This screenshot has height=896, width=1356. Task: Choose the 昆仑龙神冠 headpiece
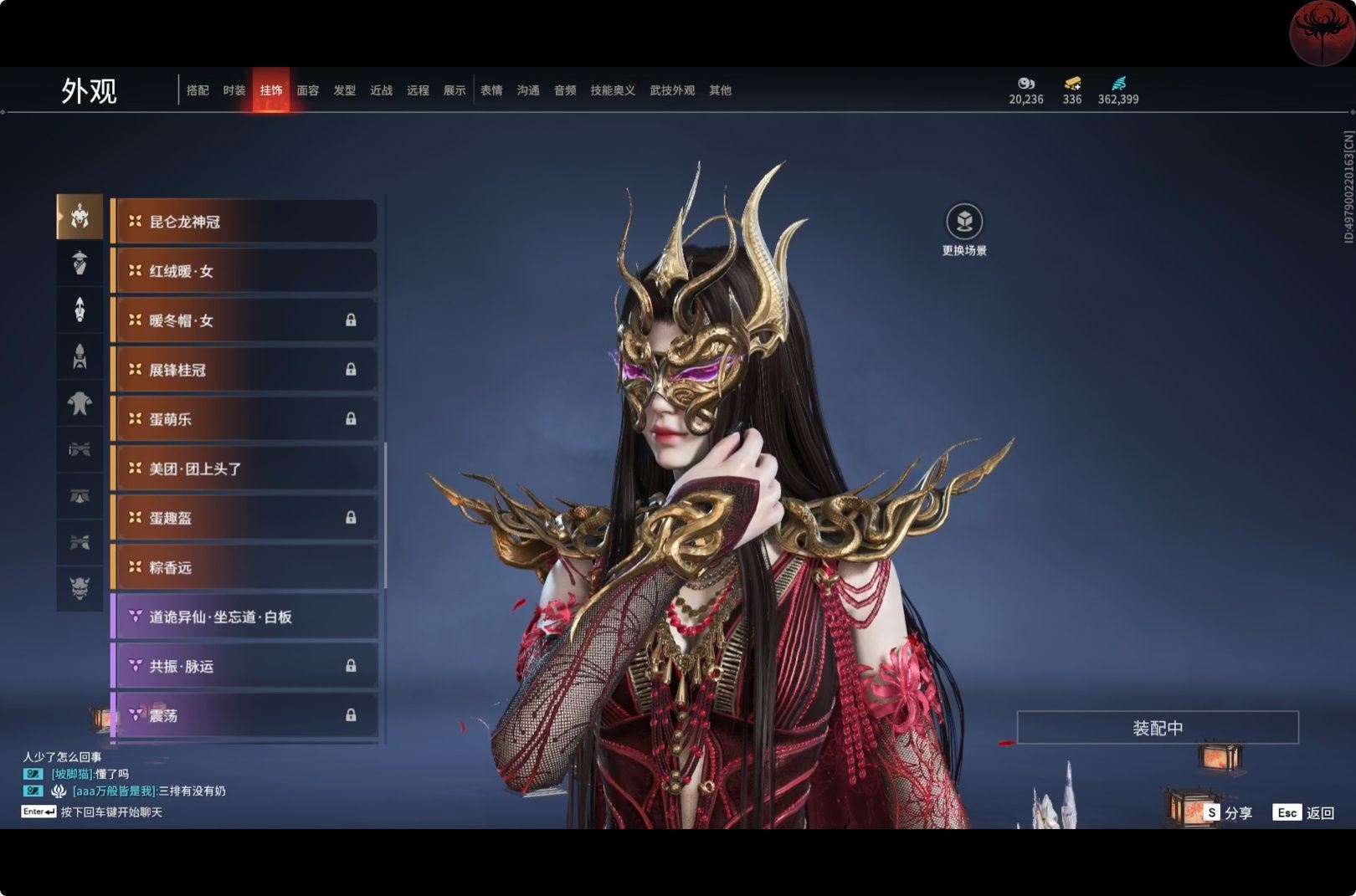(244, 222)
